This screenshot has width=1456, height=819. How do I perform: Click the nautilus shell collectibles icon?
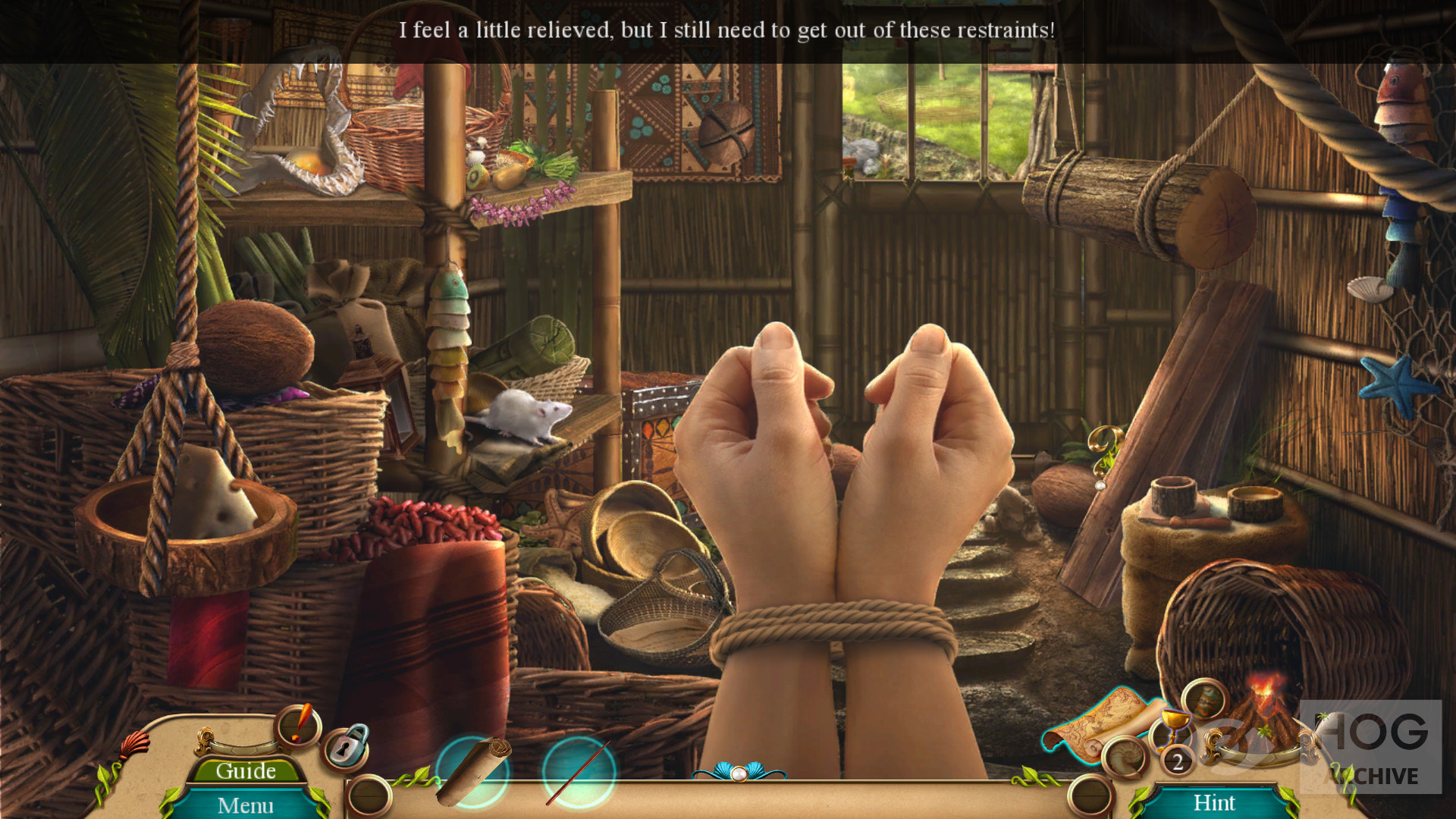pos(1124,757)
